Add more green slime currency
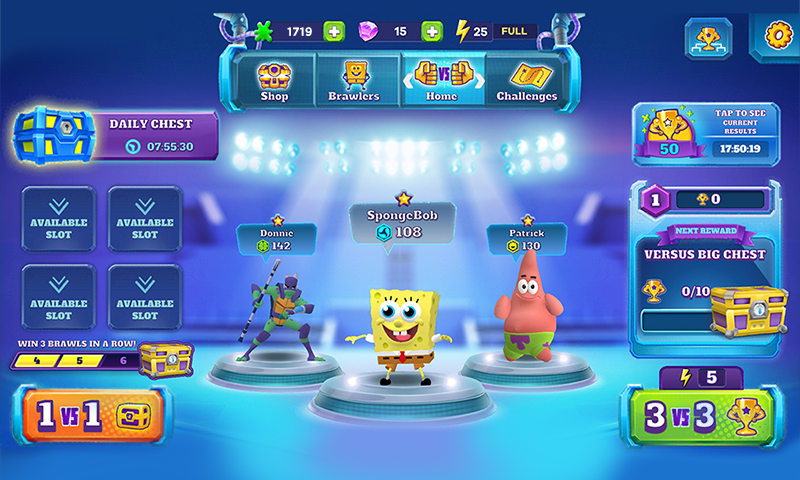Screen dimensions: 800x480 coord(334,32)
